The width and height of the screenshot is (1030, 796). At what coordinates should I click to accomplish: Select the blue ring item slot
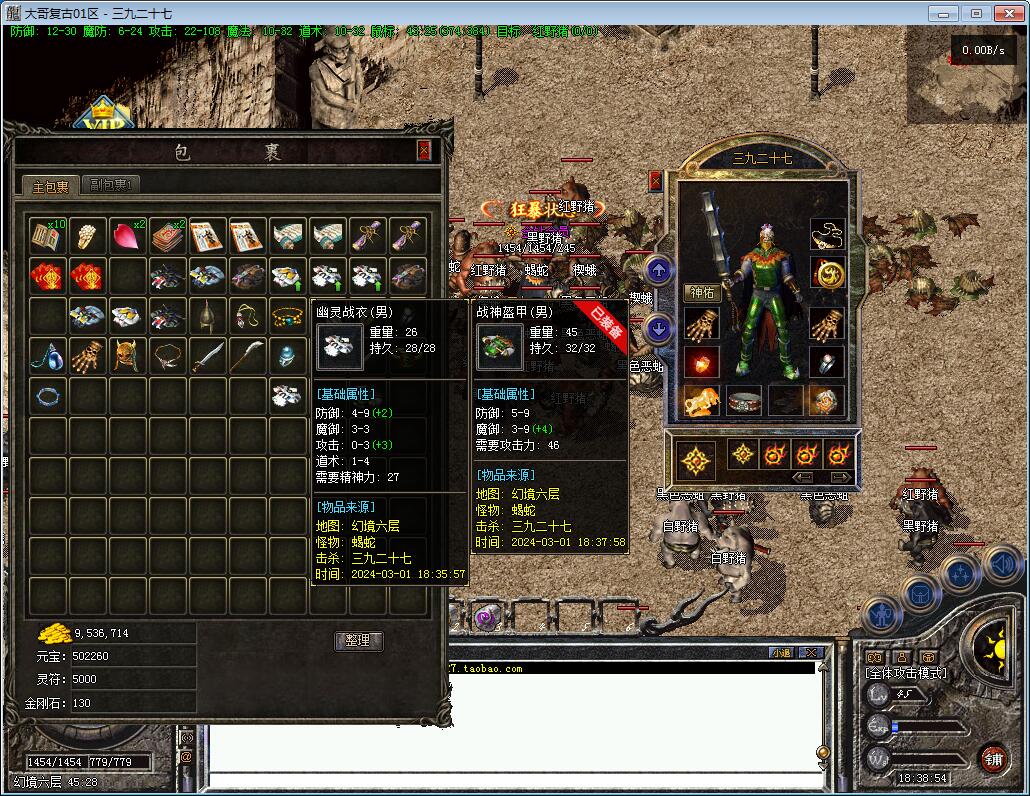click(48, 395)
